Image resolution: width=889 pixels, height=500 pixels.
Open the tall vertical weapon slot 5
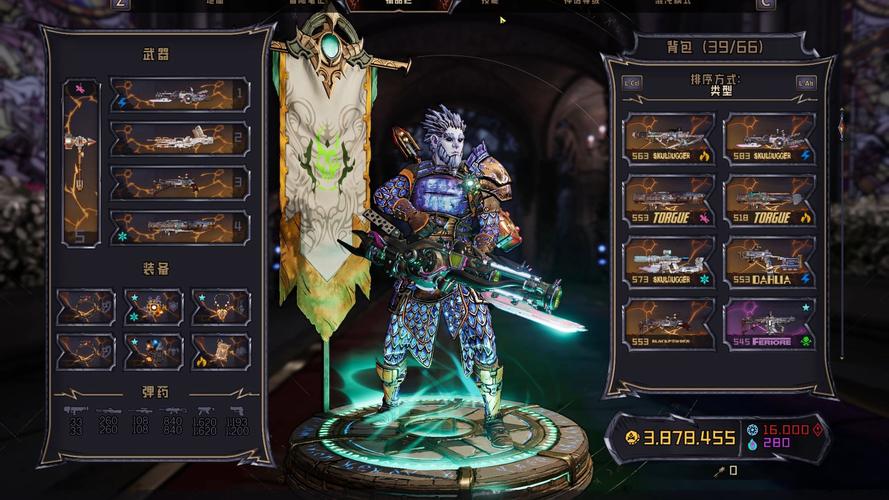tap(80, 163)
